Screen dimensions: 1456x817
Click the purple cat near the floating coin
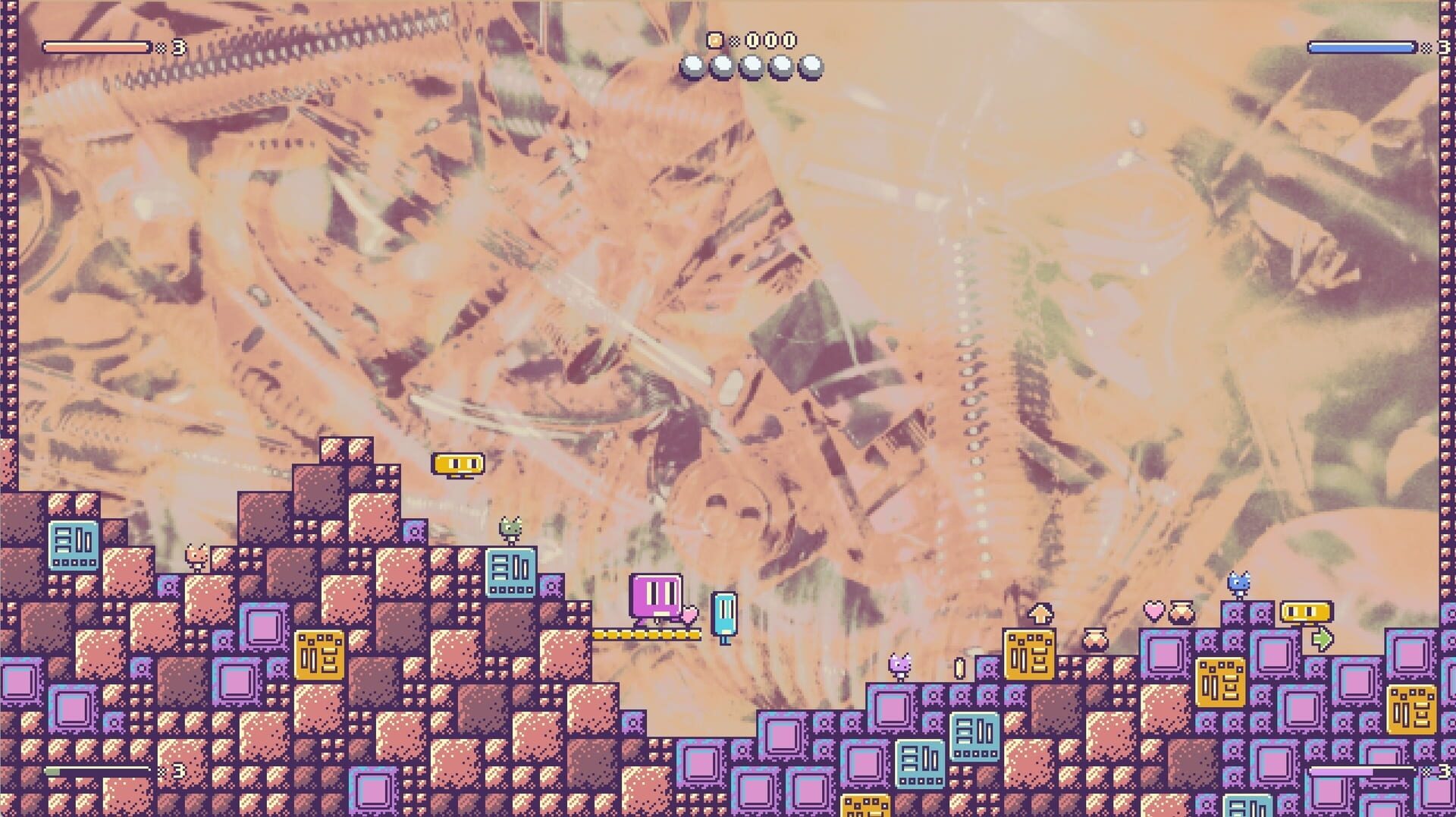point(900,664)
